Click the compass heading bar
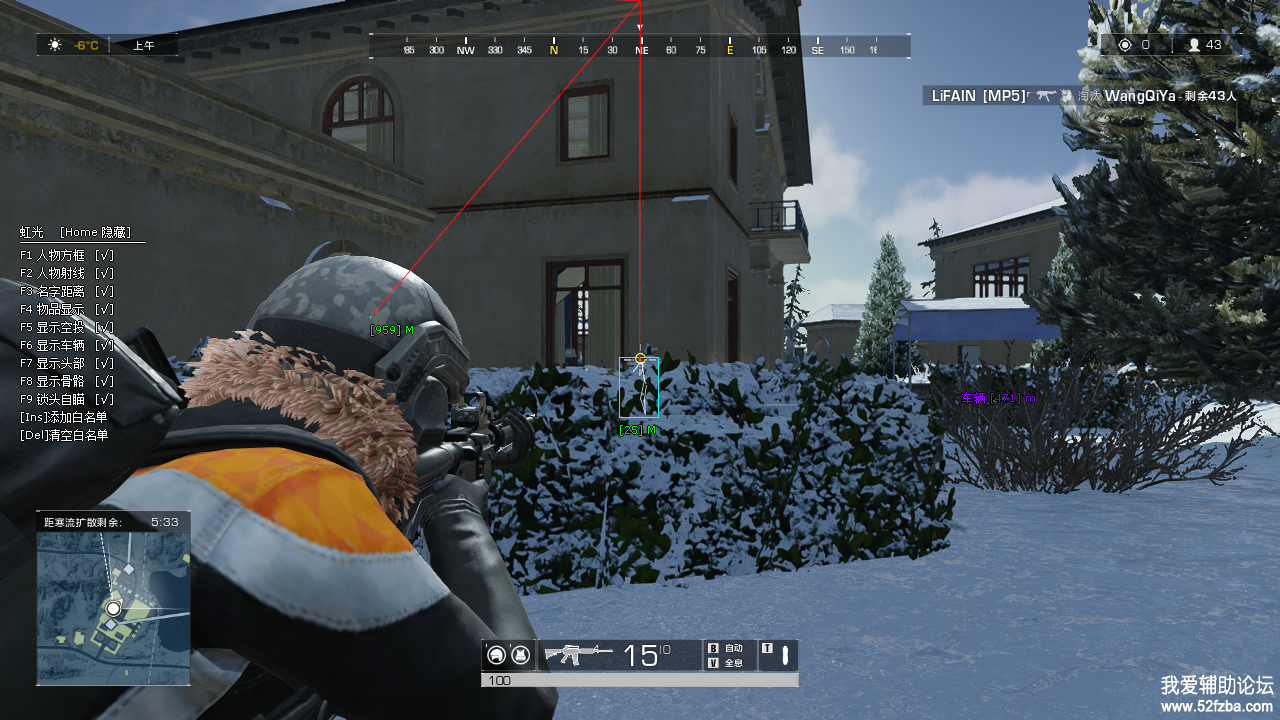 pyautogui.click(x=640, y=48)
